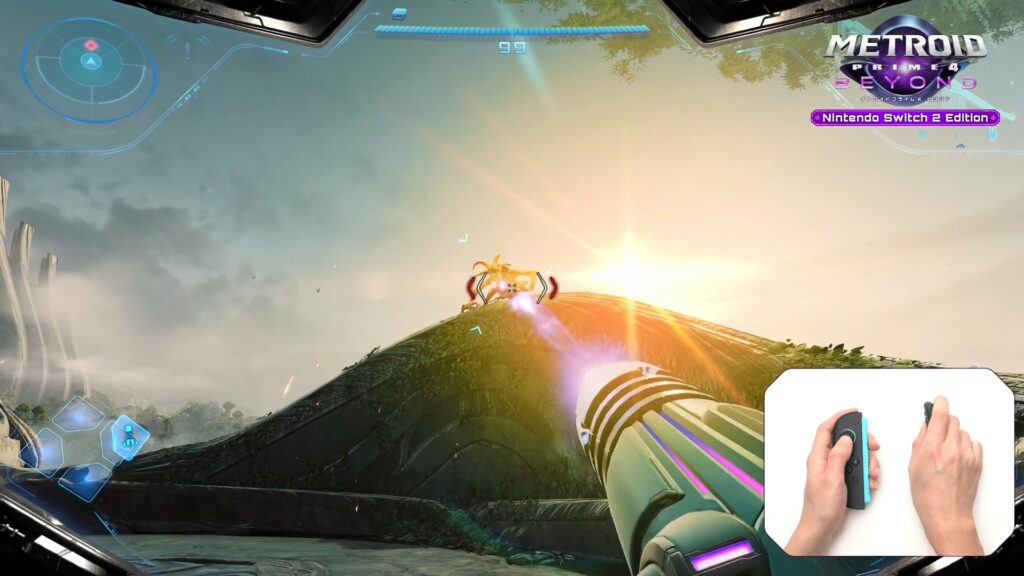Click the Metroid Prime 4 Beyond logo
1024x576 pixels.
point(905,58)
